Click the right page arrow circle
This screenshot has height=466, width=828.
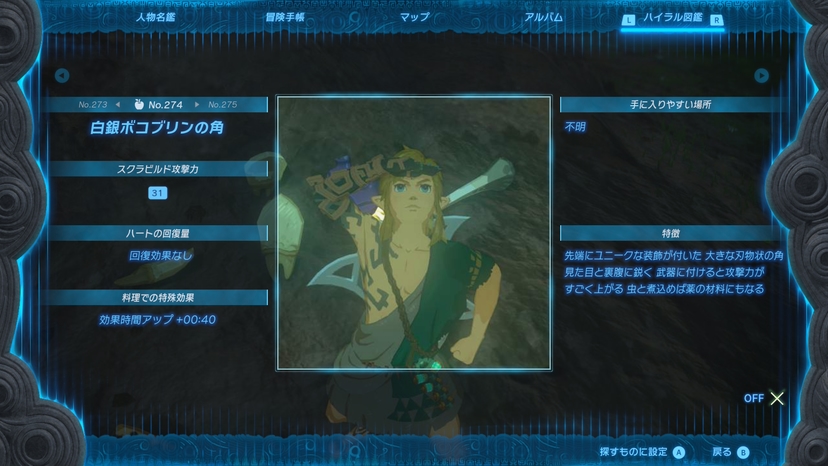pyautogui.click(x=762, y=76)
